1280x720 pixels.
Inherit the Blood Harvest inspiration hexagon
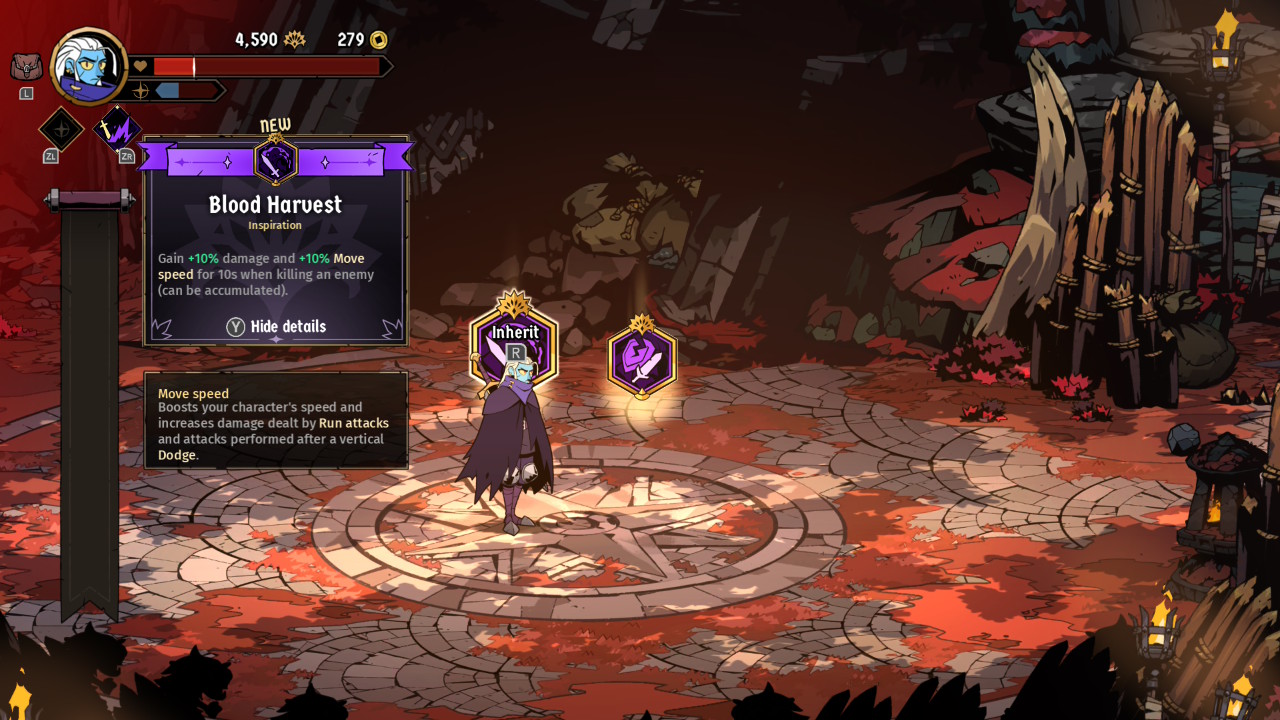(x=514, y=345)
